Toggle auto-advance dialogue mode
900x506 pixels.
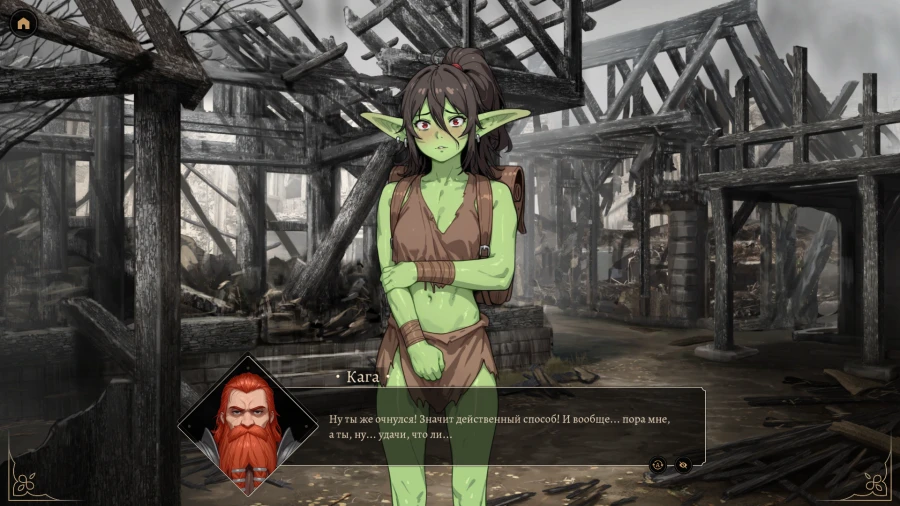tap(658, 464)
